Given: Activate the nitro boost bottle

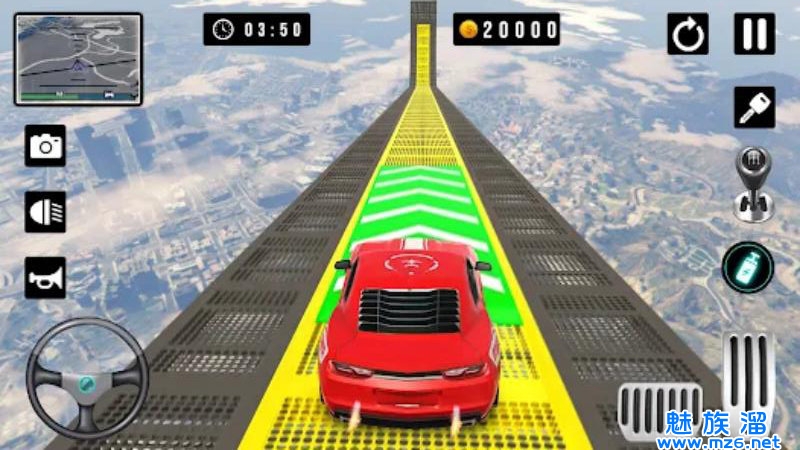Looking at the screenshot, I should pyautogui.click(x=748, y=267).
